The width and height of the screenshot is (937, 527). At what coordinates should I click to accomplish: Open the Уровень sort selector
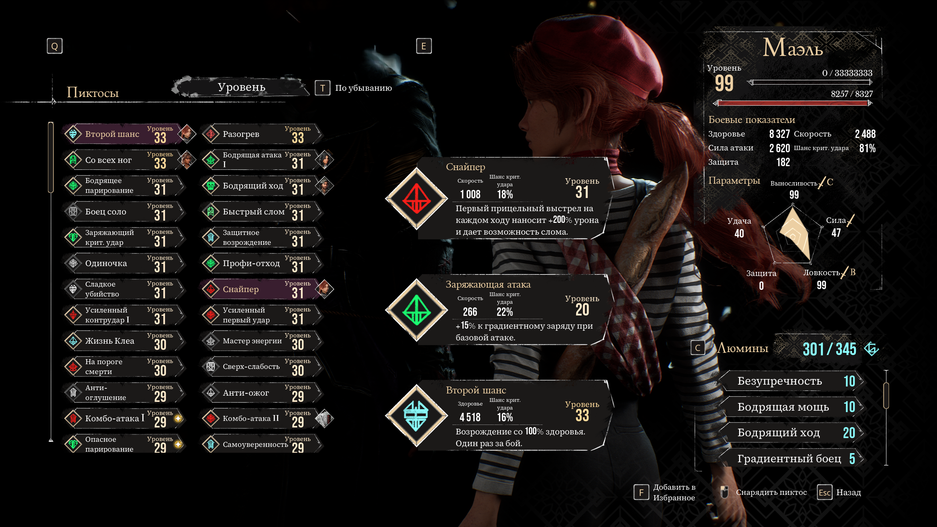point(241,88)
